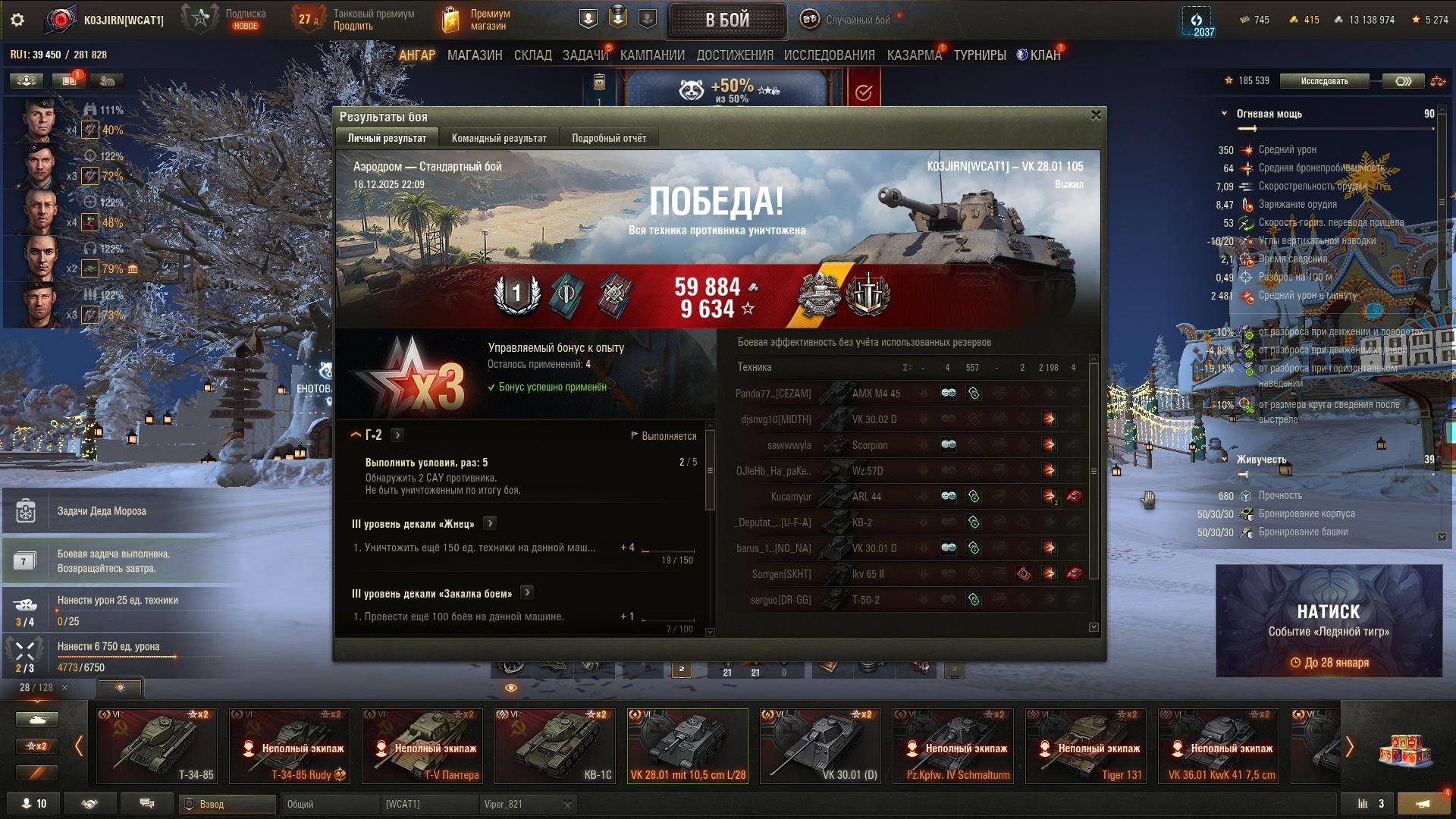This screenshot has width=1456, height=819.
Task: Open the Задачи Деда Мороза panel
Action: (x=102, y=511)
